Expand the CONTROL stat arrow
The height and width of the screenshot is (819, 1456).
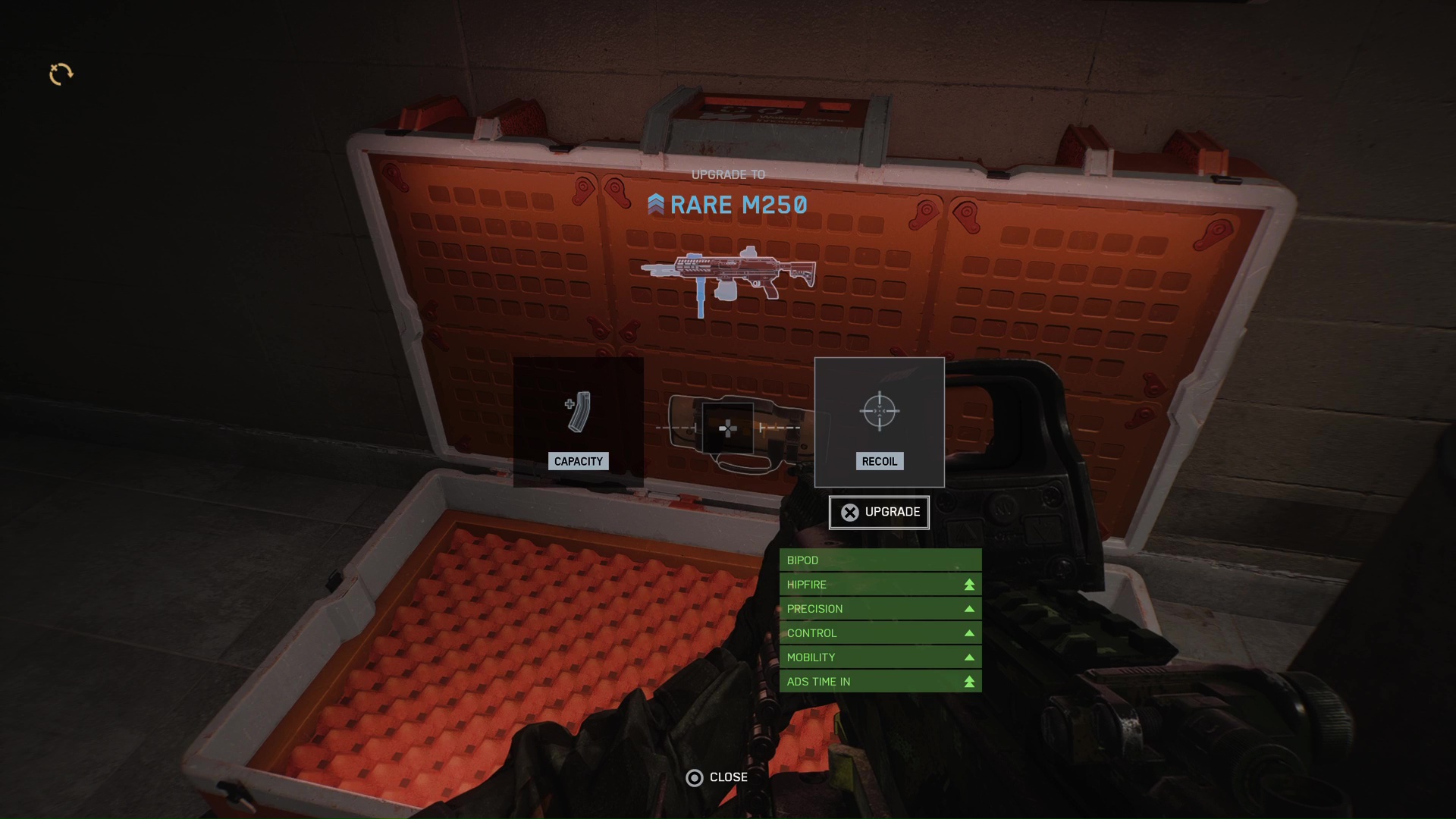(x=968, y=632)
